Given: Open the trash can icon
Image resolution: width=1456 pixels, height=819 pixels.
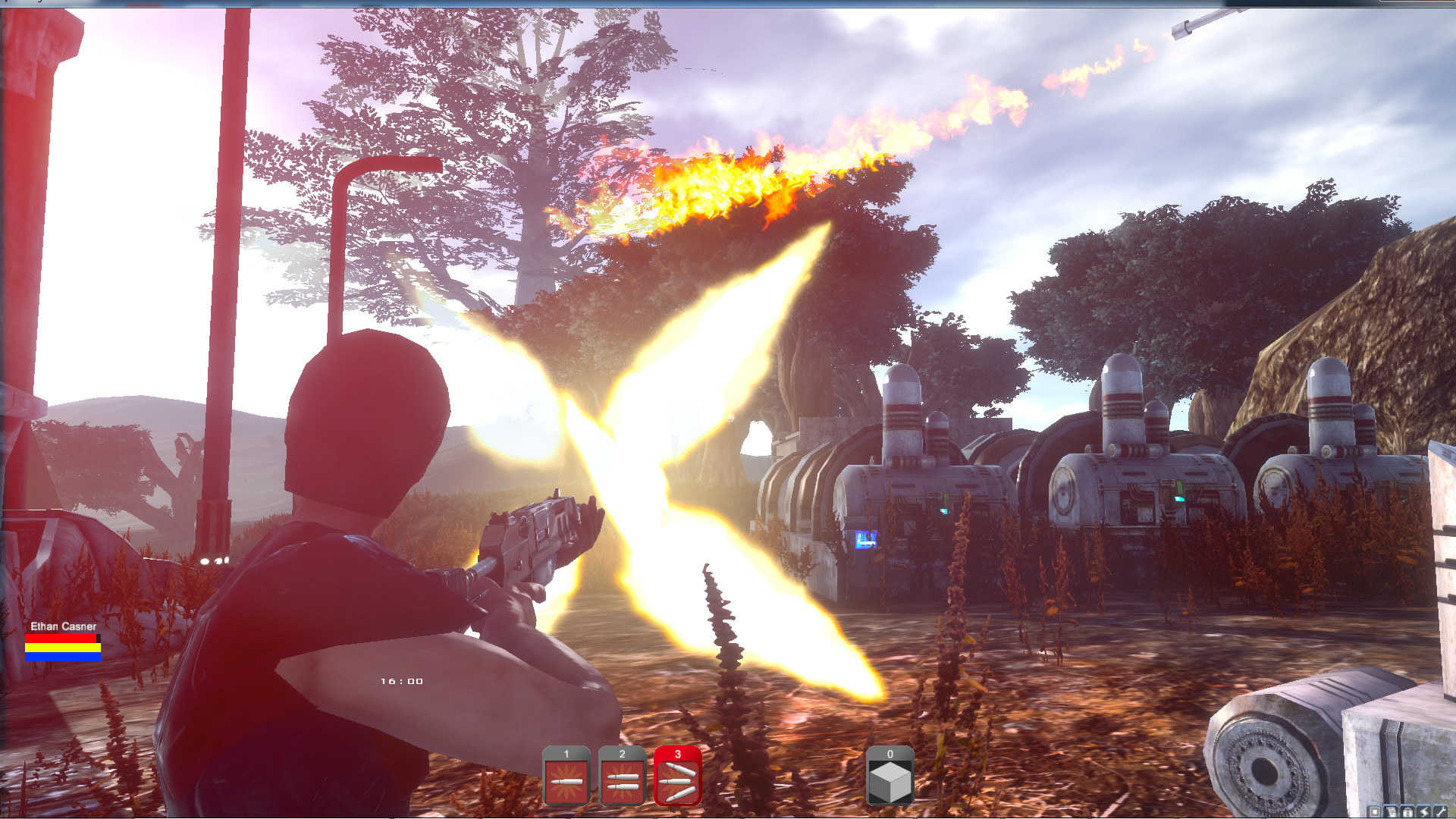Looking at the screenshot, I should tap(1407, 812).
